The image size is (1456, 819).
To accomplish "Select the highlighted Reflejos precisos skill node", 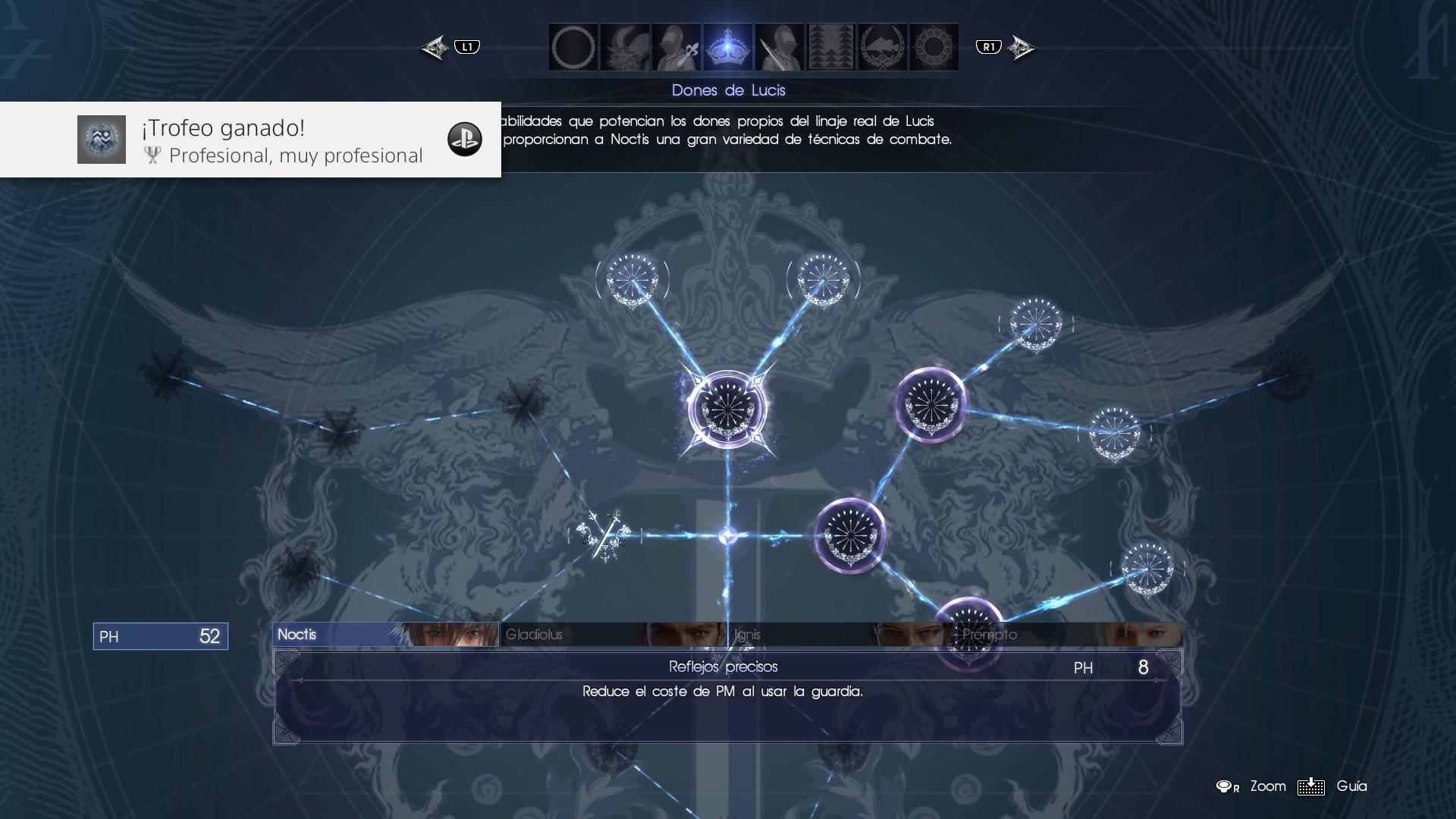I will click(727, 409).
